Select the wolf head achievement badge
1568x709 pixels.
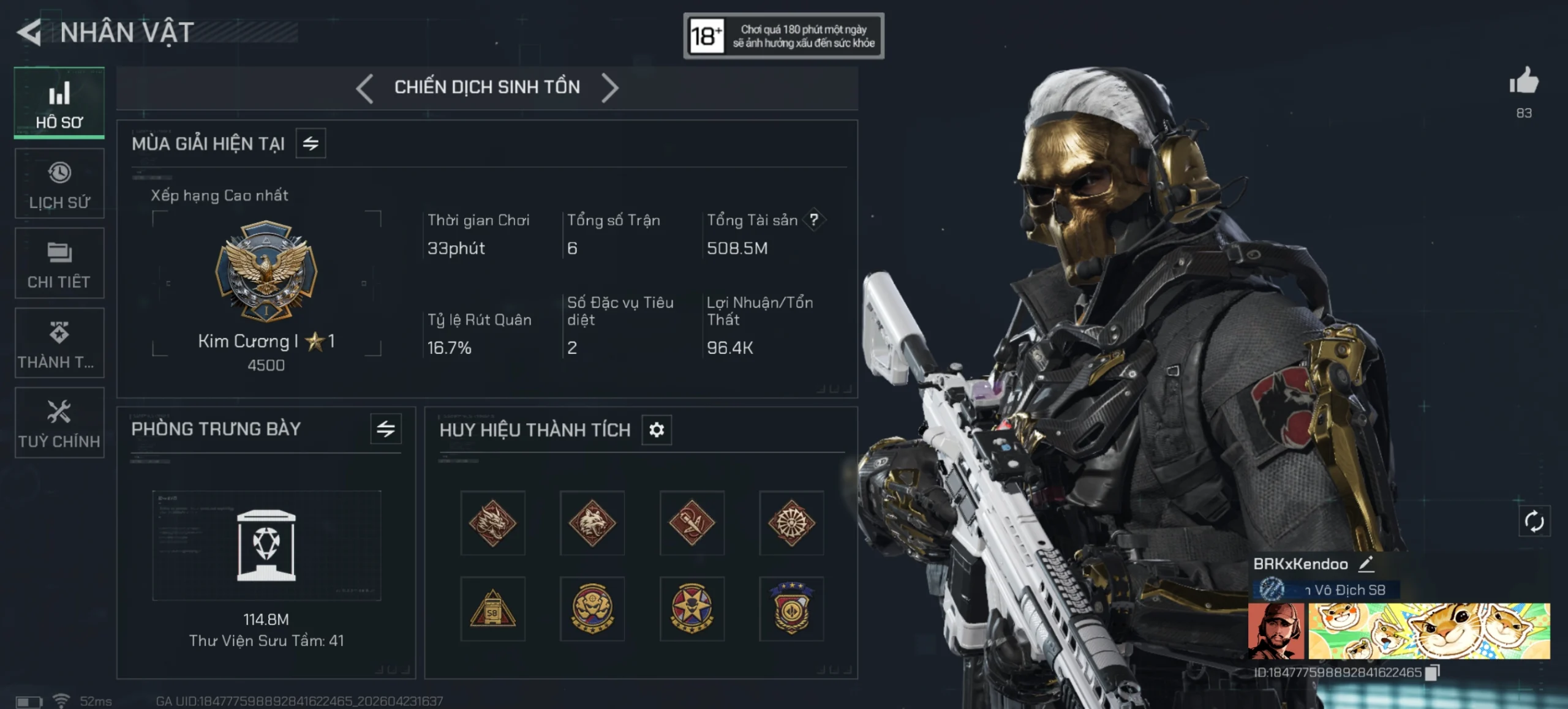[x=592, y=523]
